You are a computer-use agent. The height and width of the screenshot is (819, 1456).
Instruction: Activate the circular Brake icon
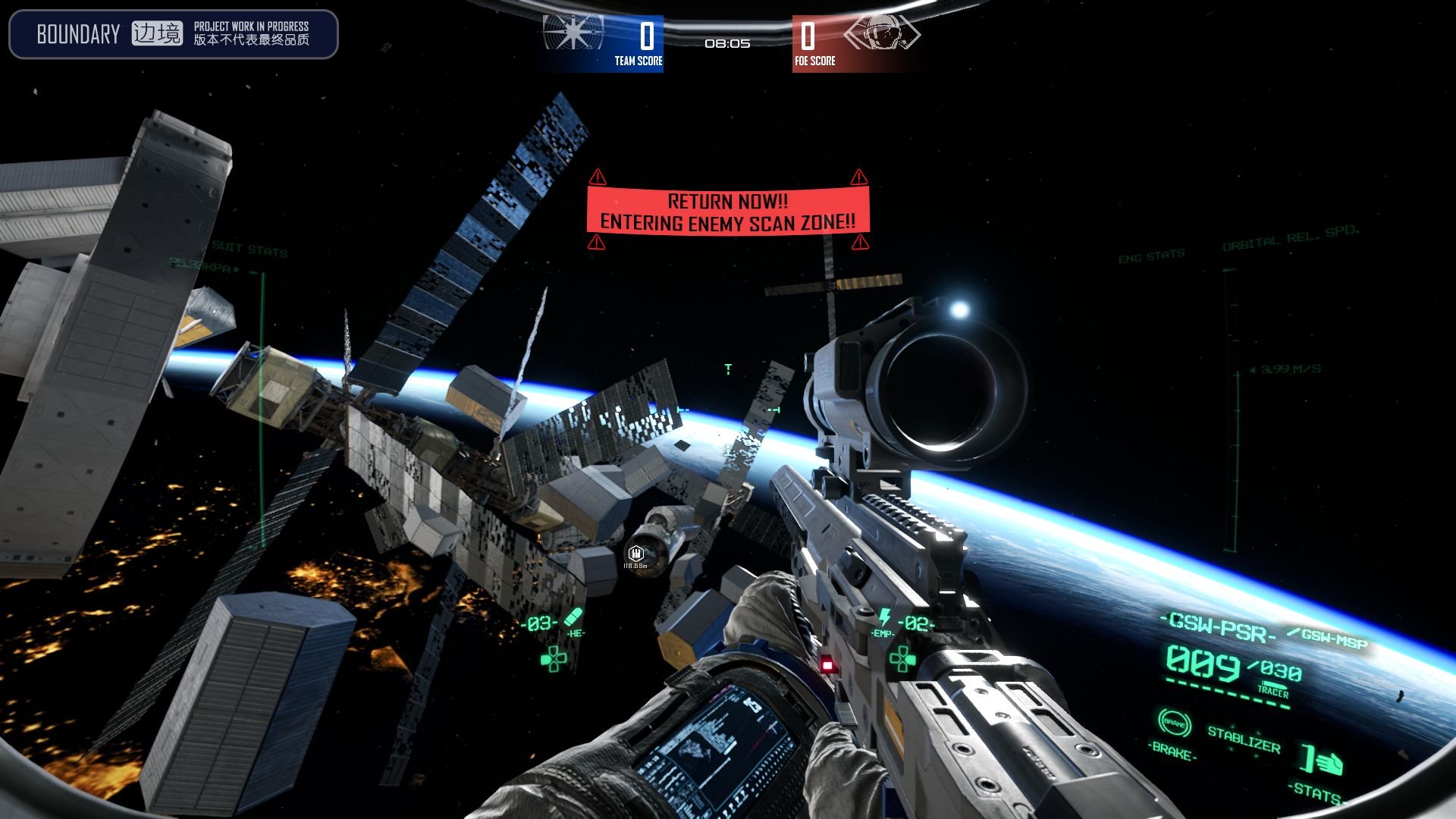pyautogui.click(x=1174, y=723)
